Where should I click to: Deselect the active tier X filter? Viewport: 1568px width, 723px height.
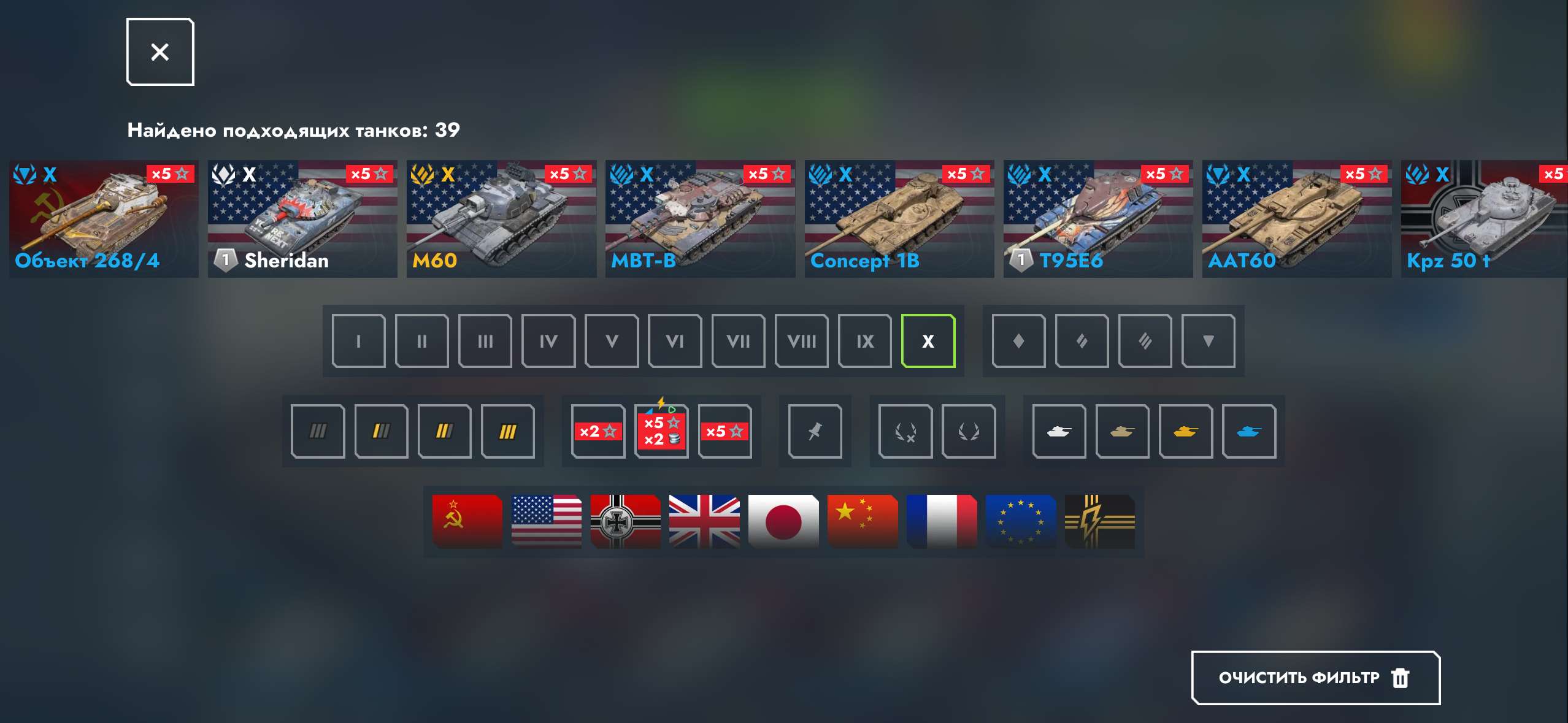[x=928, y=341]
